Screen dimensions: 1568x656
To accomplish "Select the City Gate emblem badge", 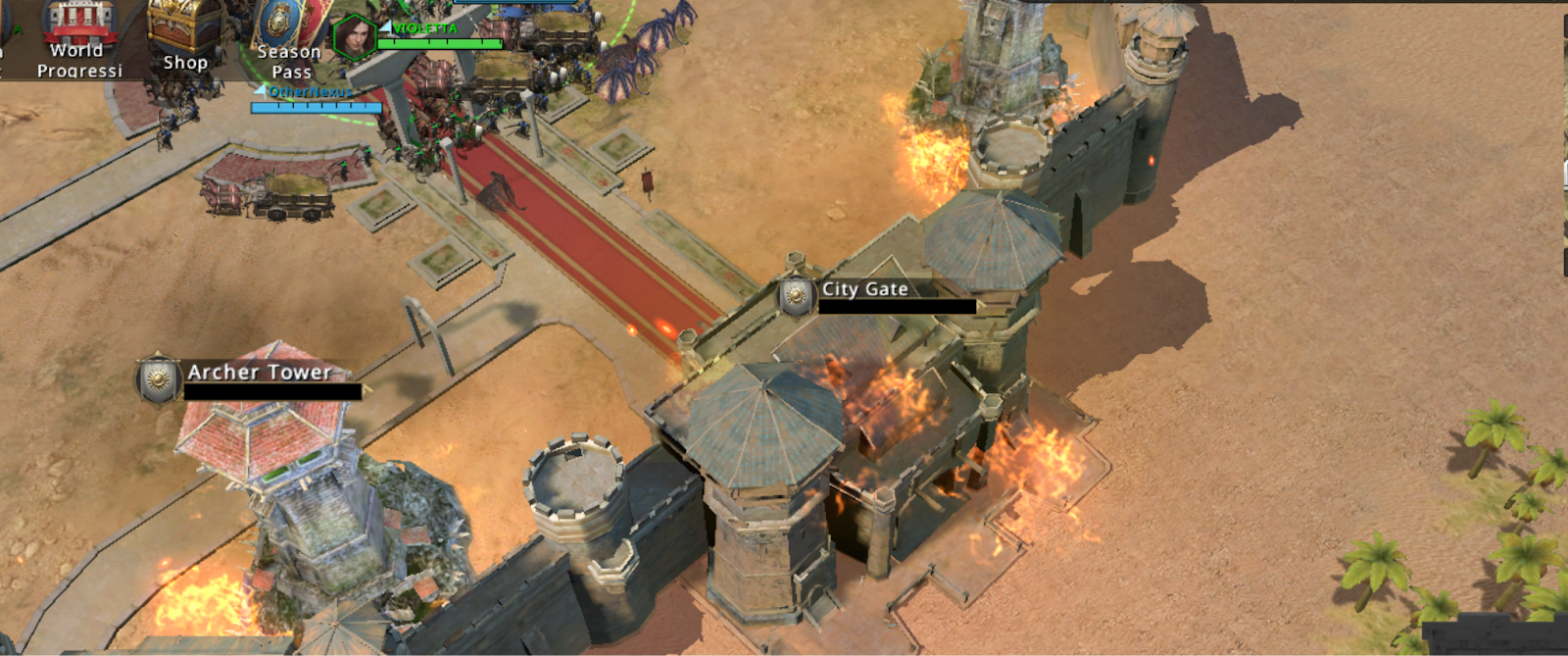I will [x=796, y=294].
